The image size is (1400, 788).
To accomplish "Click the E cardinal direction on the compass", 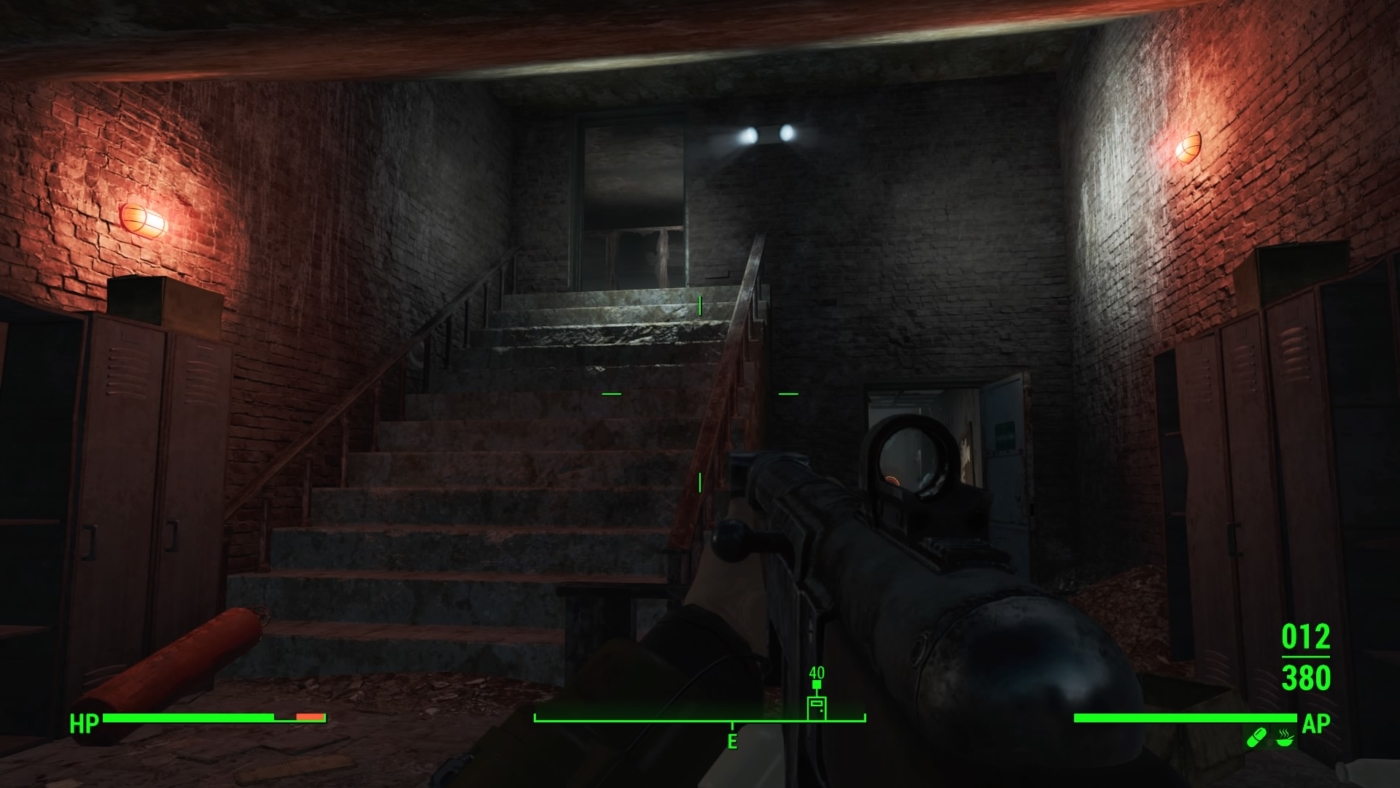I will [733, 743].
